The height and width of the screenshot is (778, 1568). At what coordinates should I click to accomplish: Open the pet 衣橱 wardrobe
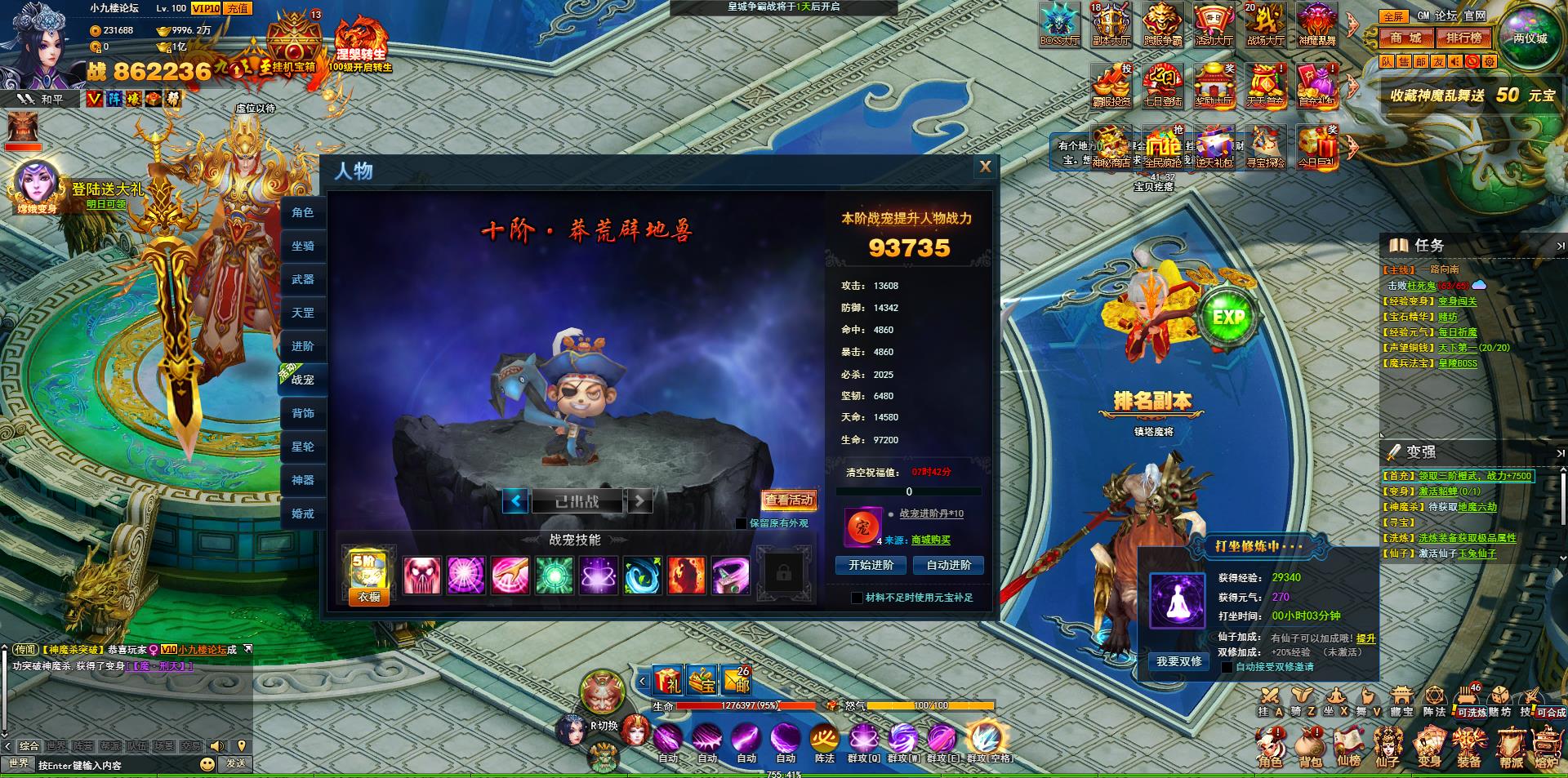click(x=369, y=597)
